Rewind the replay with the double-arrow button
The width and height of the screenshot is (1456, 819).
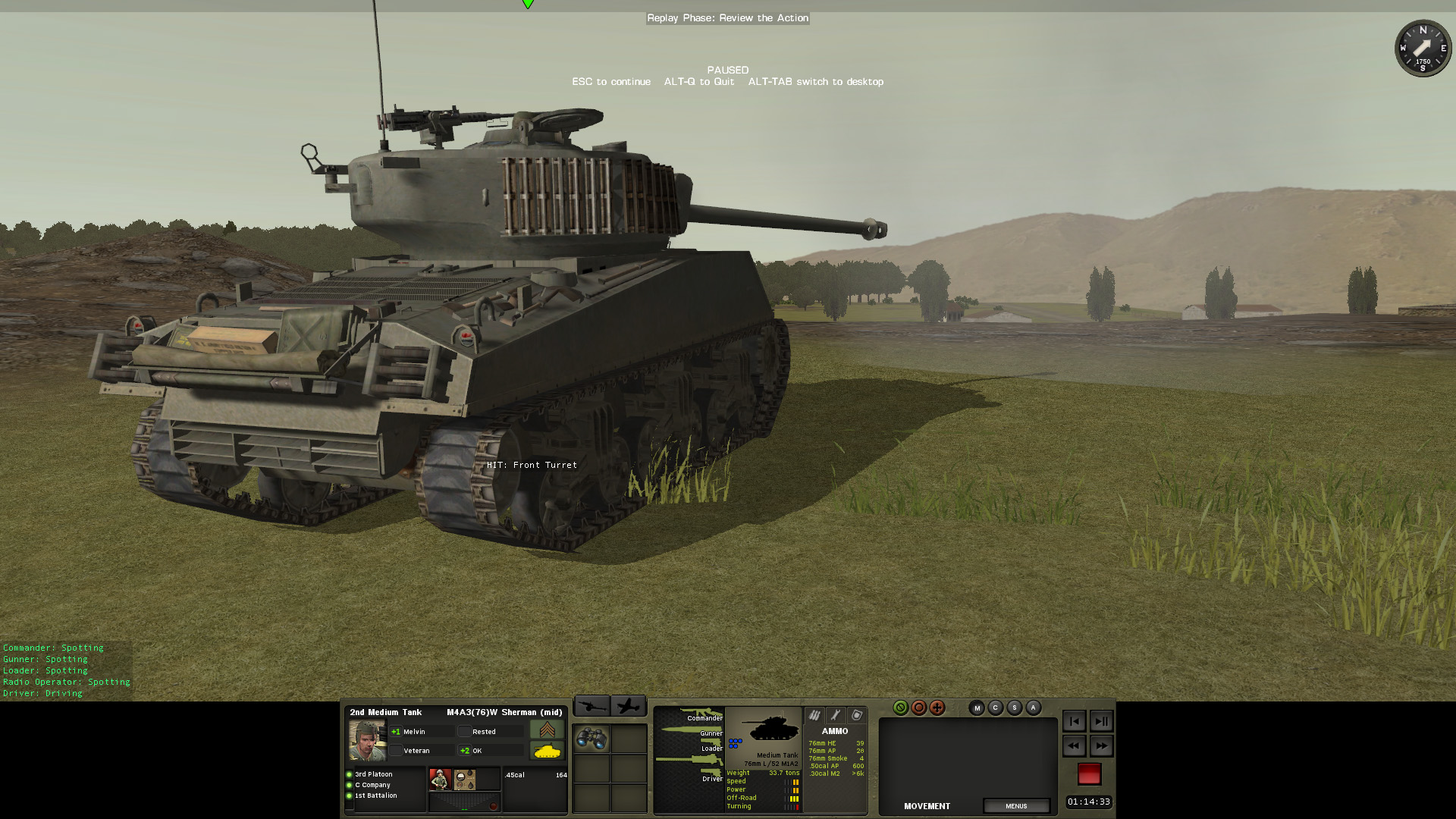point(1074,746)
